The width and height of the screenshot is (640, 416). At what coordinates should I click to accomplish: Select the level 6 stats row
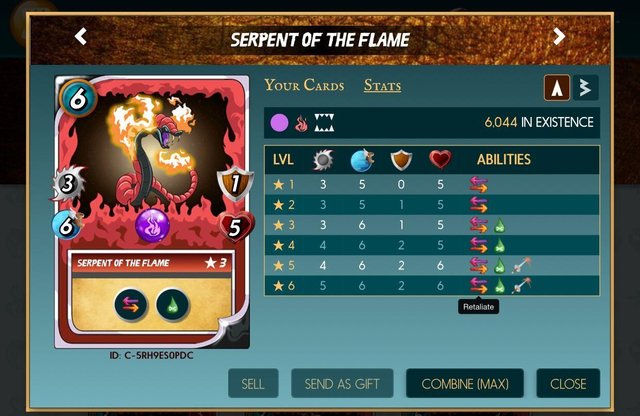pyautogui.click(x=432, y=286)
